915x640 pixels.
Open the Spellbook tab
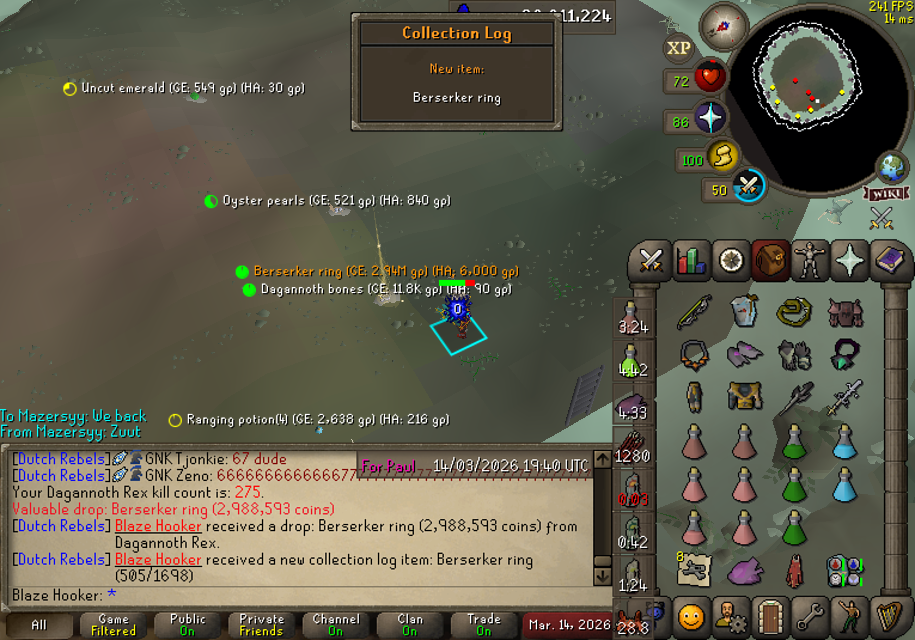point(888,261)
